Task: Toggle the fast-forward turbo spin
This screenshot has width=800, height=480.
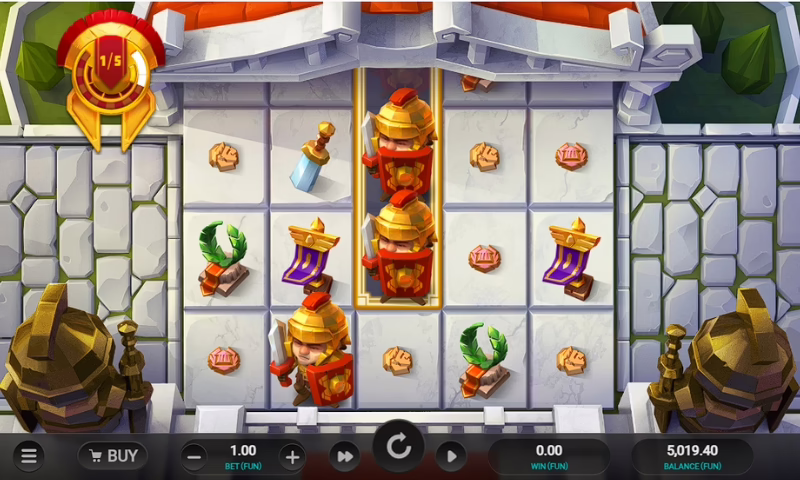Action: tap(345, 456)
